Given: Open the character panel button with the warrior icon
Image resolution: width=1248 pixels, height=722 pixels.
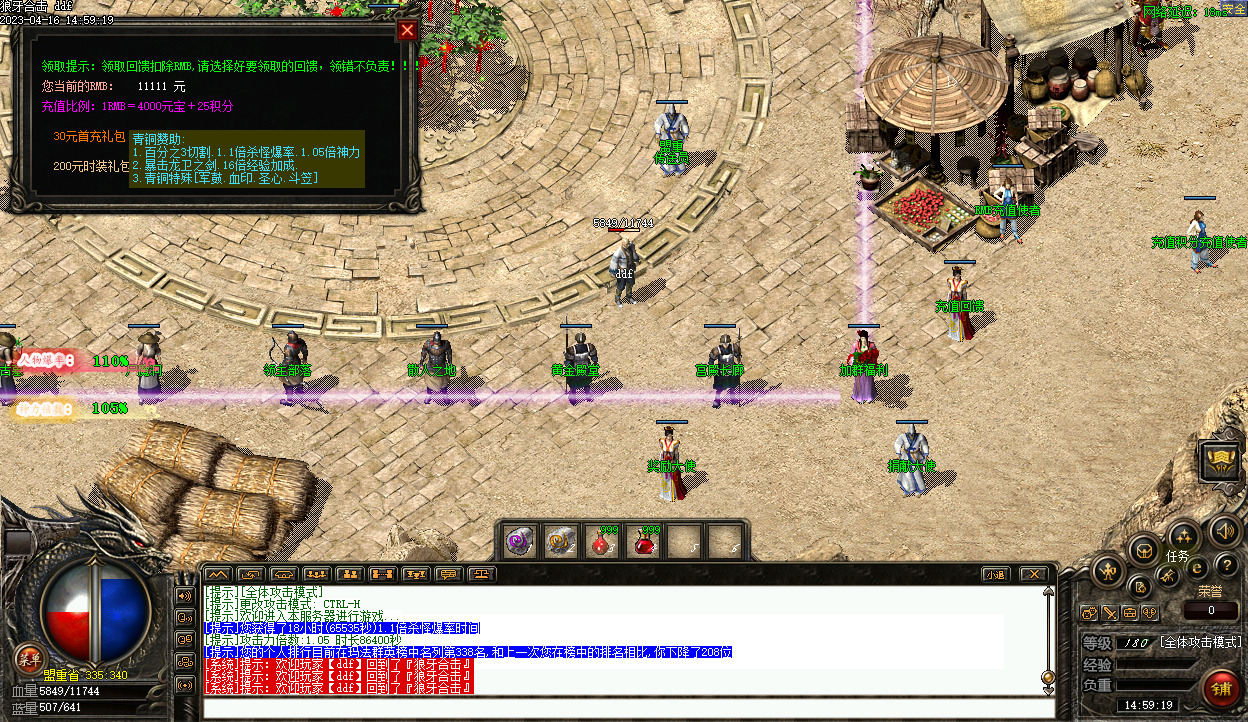Looking at the screenshot, I should (x=1108, y=572).
